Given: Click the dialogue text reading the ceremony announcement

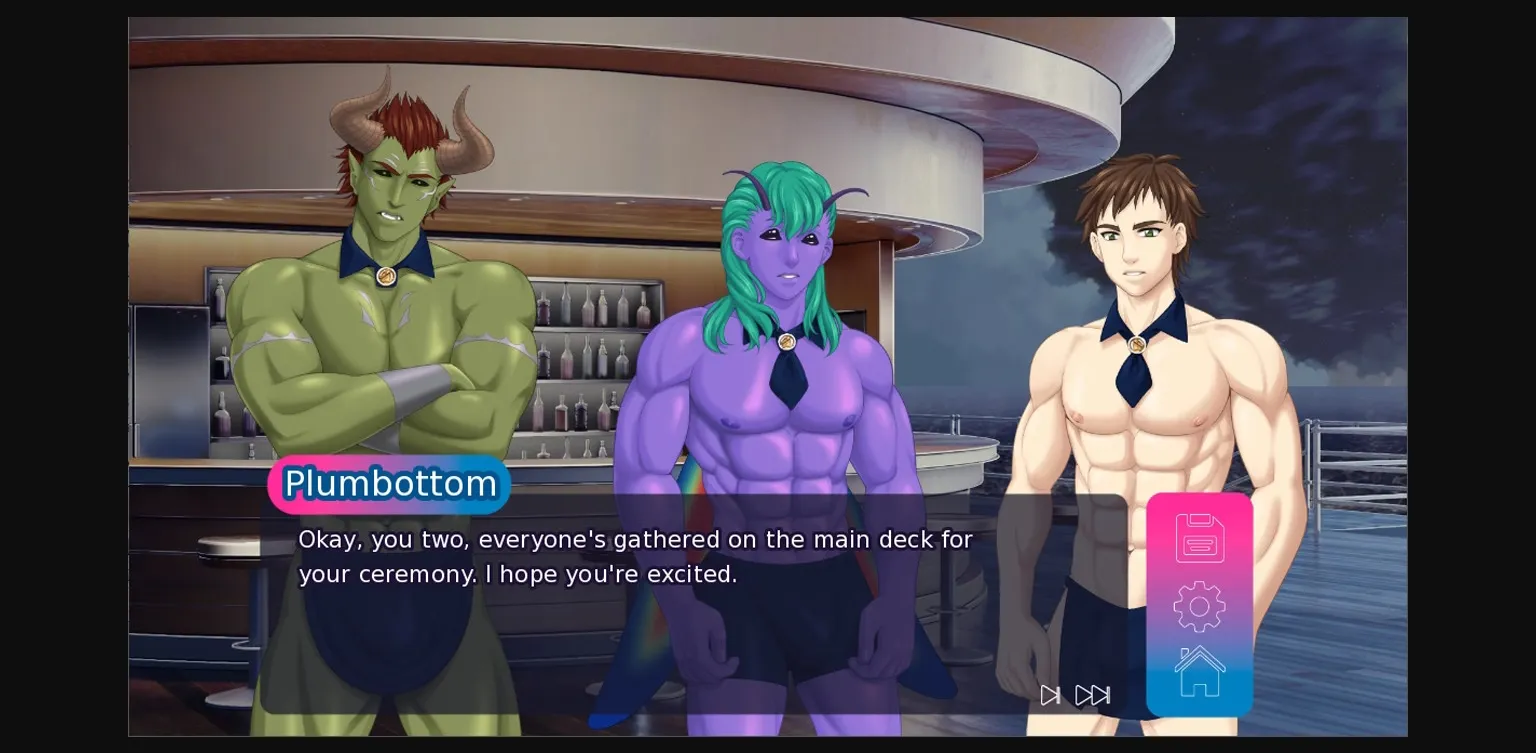Looking at the screenshot, I should 635,556.
